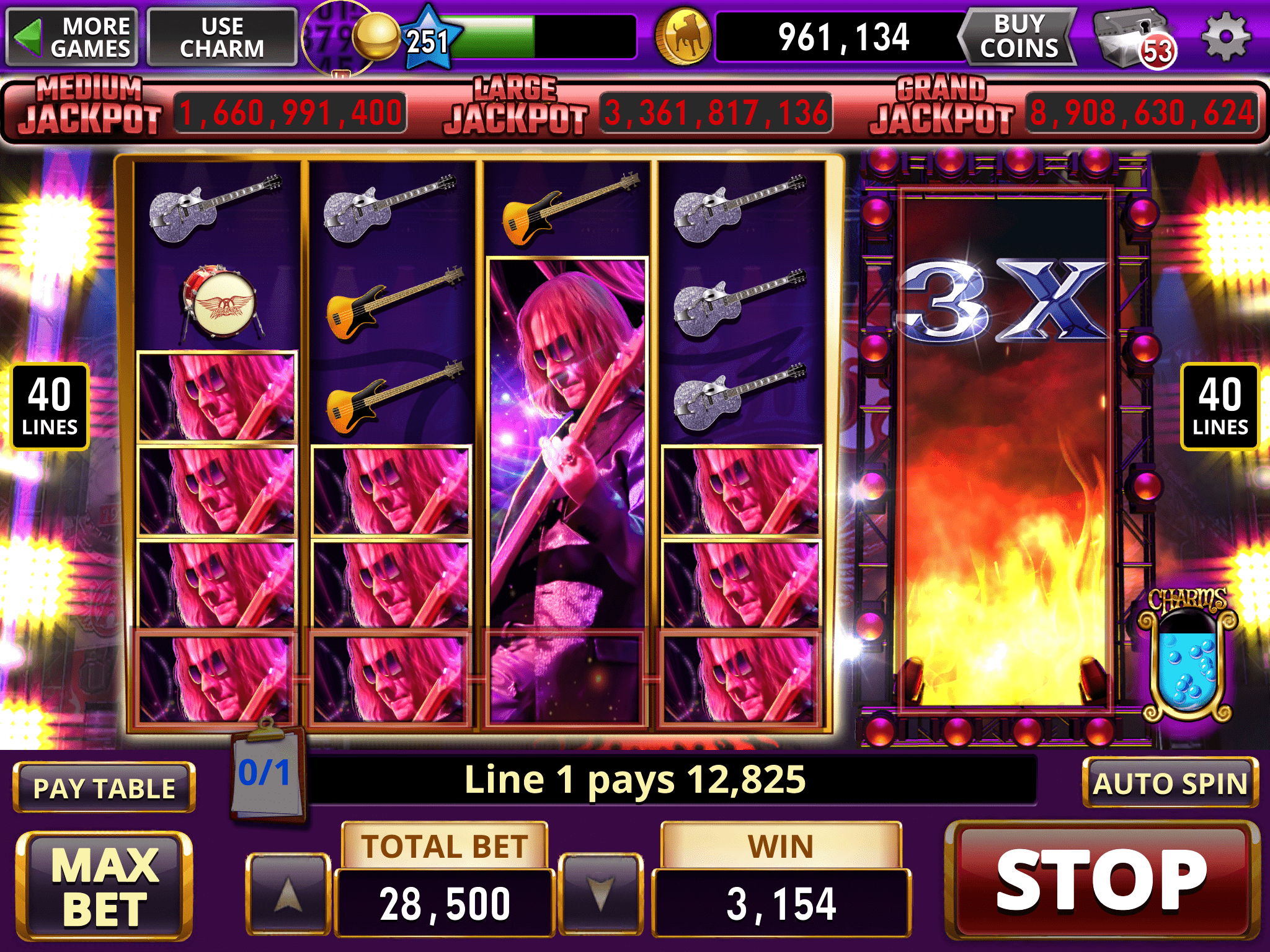1270x952 pixels.
Task: Increase total bet with up arrow
Action: [x=288, y=894]
